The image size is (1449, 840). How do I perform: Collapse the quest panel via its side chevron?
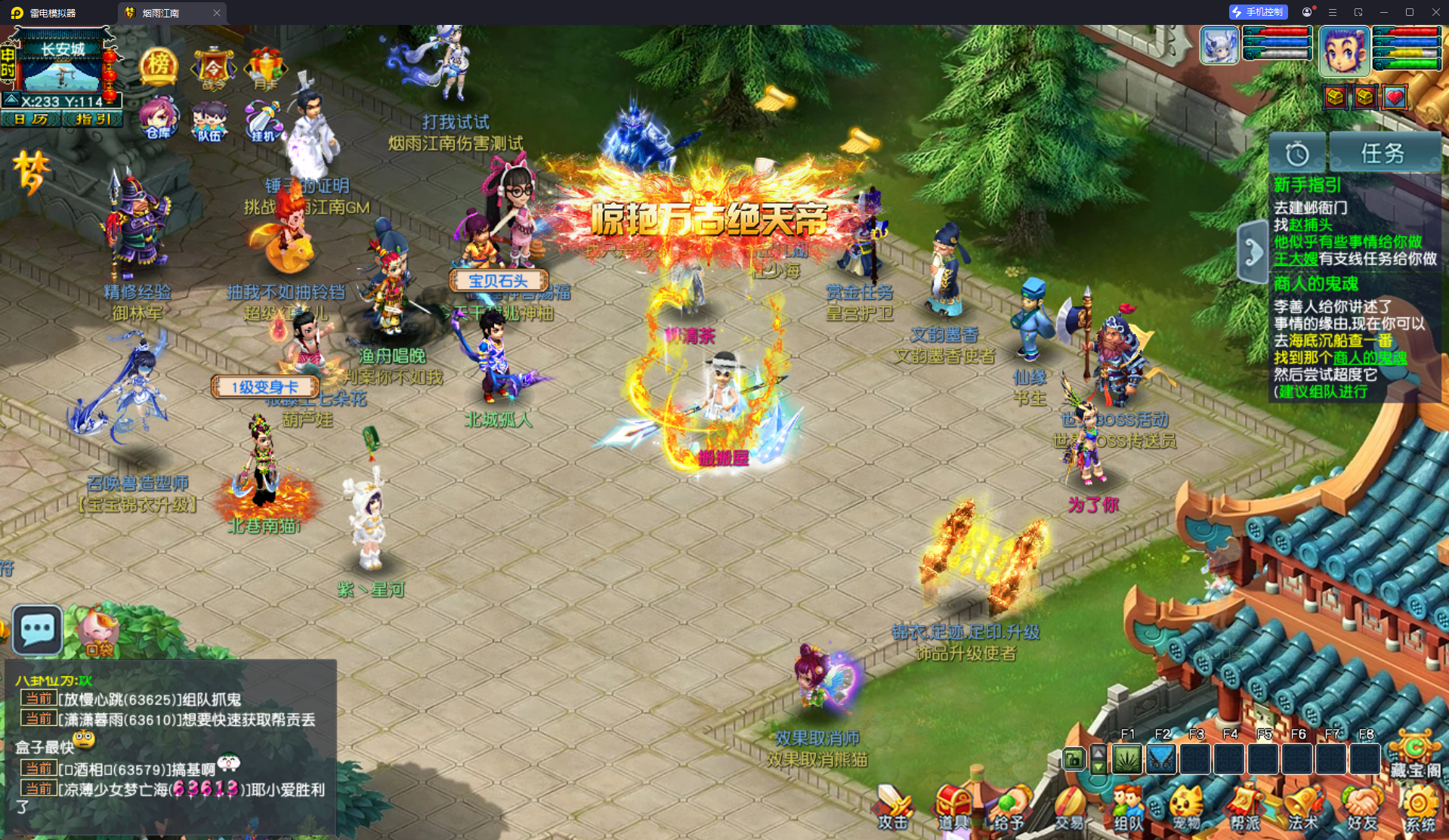click(x=1253, y=249)
